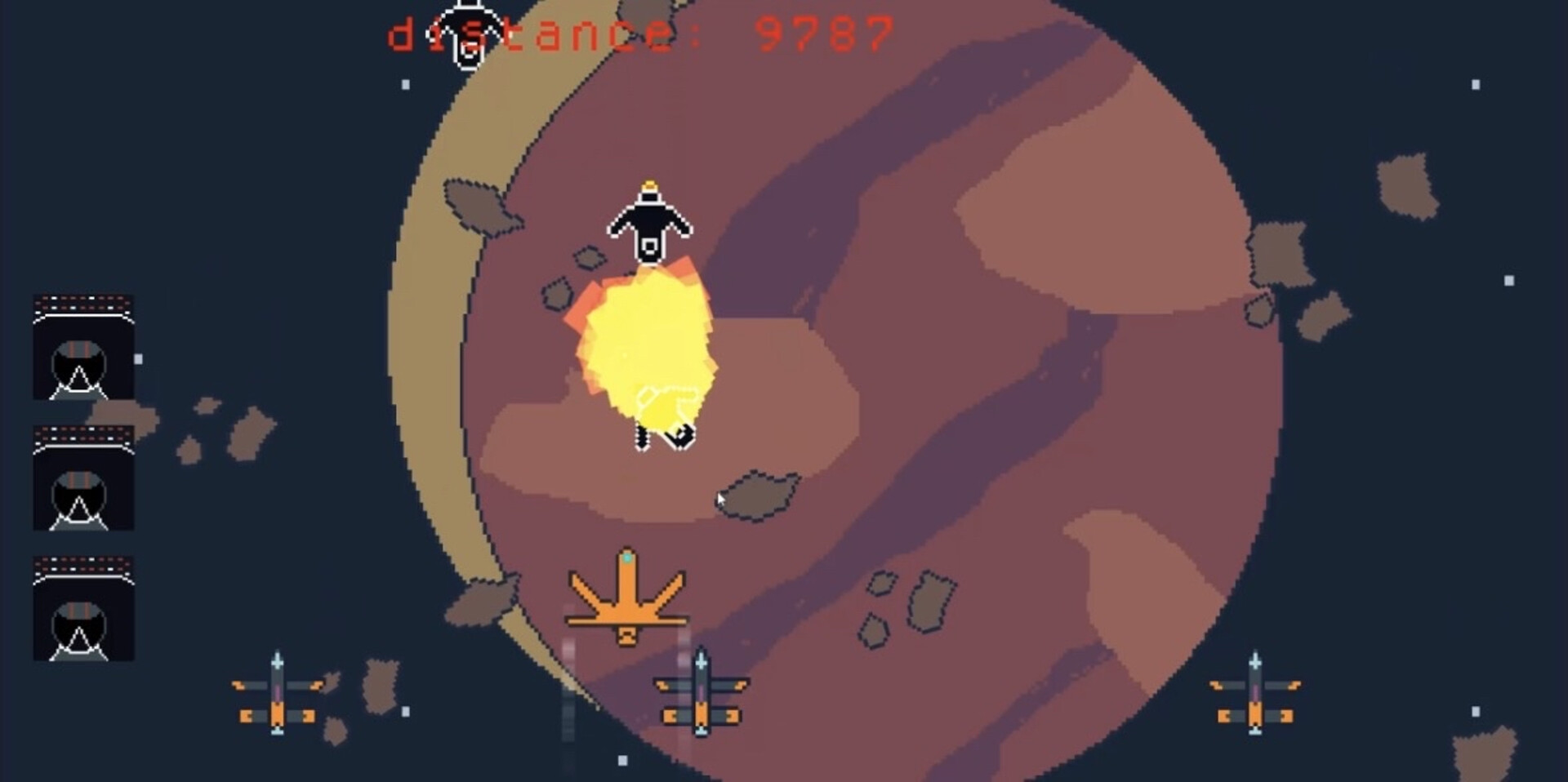Click the black enemy astronaut near the top
Screen dimensions: 1568x782
pyautogui.click(x=649, y=220)
